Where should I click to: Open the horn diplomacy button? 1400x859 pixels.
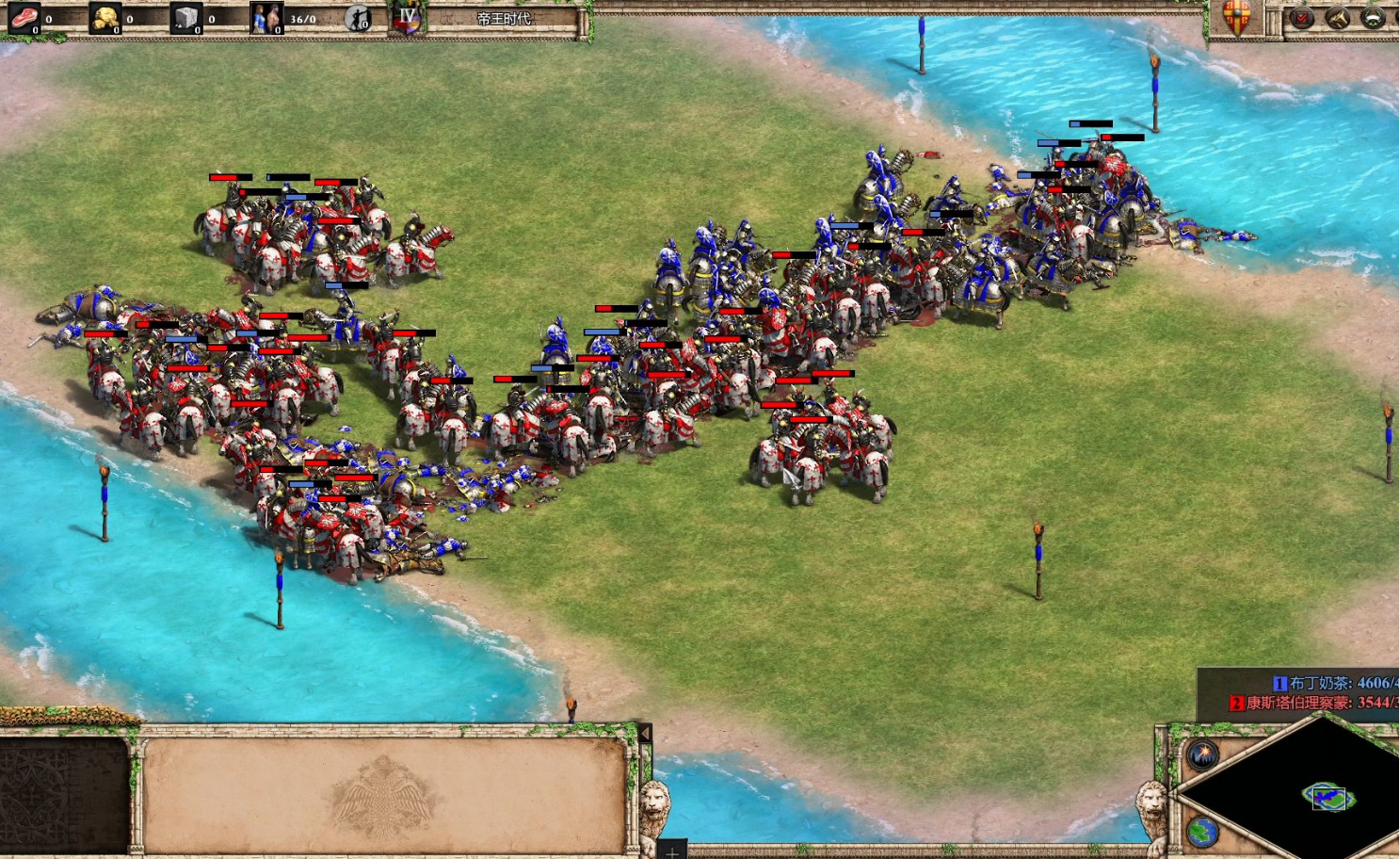point(1338,18)
